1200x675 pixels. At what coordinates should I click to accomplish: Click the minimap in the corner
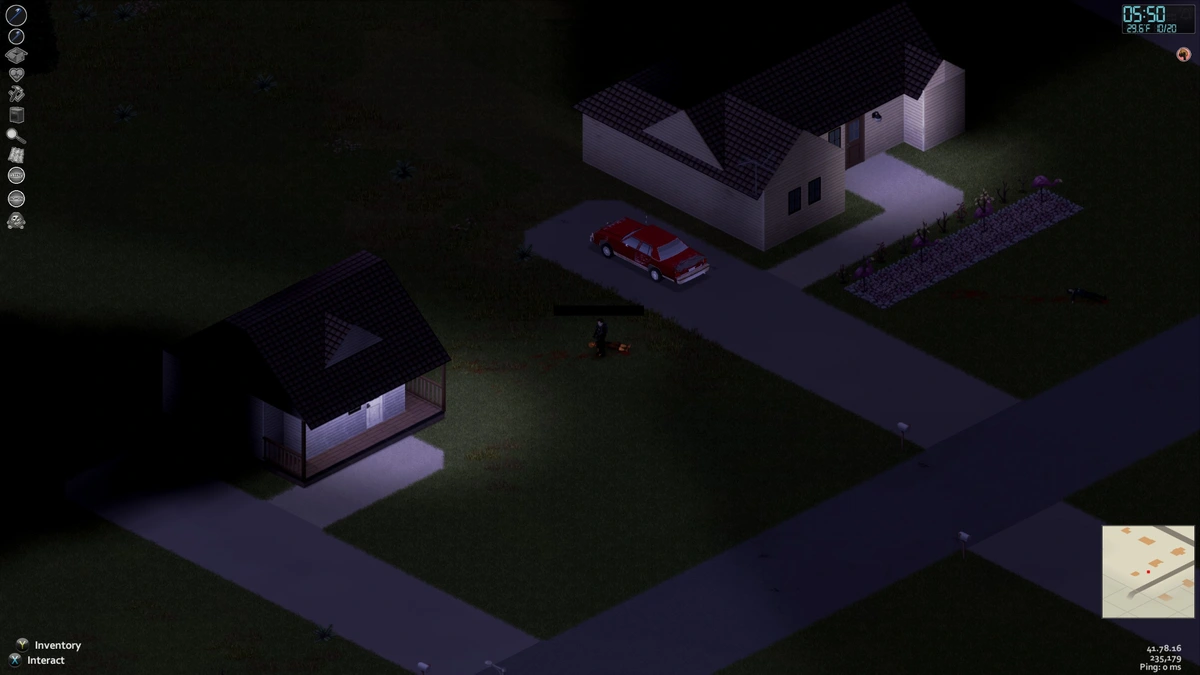[1148, 571]
